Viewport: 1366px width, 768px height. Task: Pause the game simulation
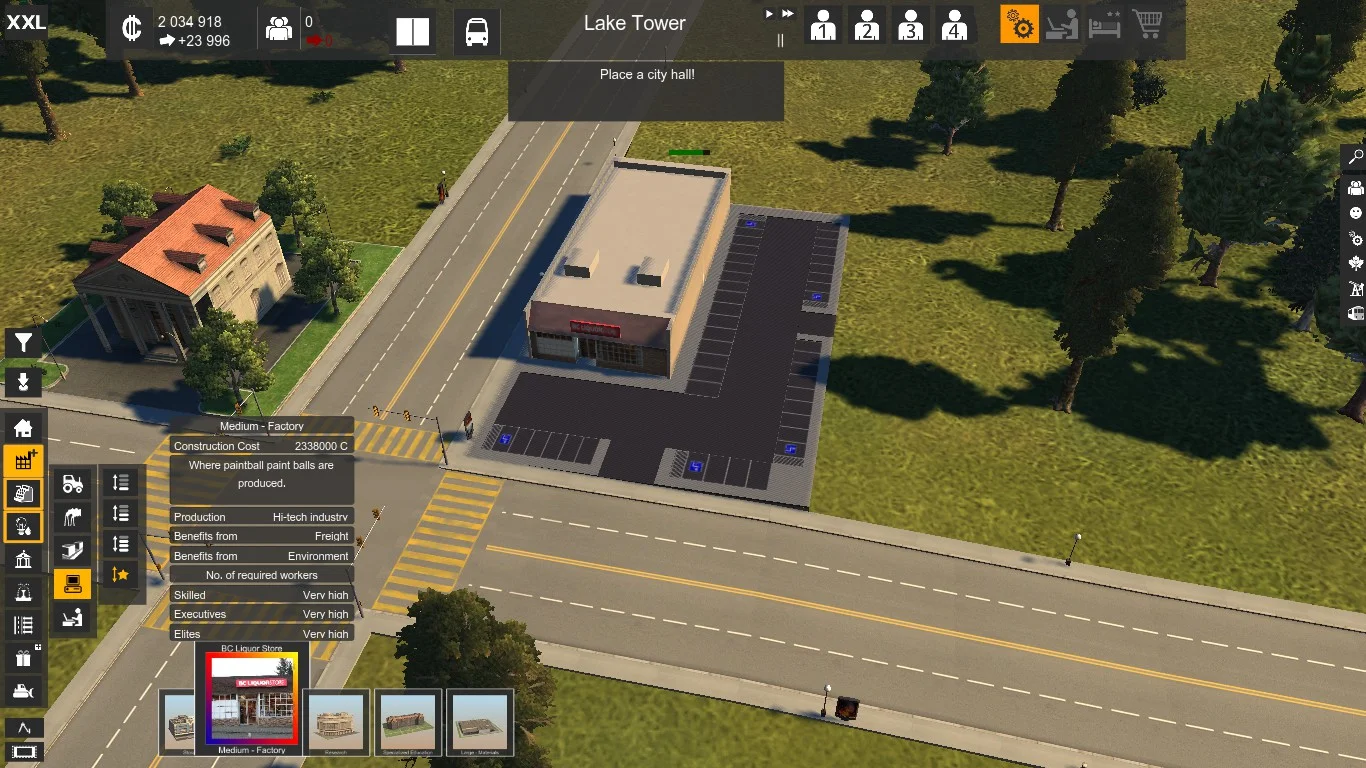click(780, 40)
